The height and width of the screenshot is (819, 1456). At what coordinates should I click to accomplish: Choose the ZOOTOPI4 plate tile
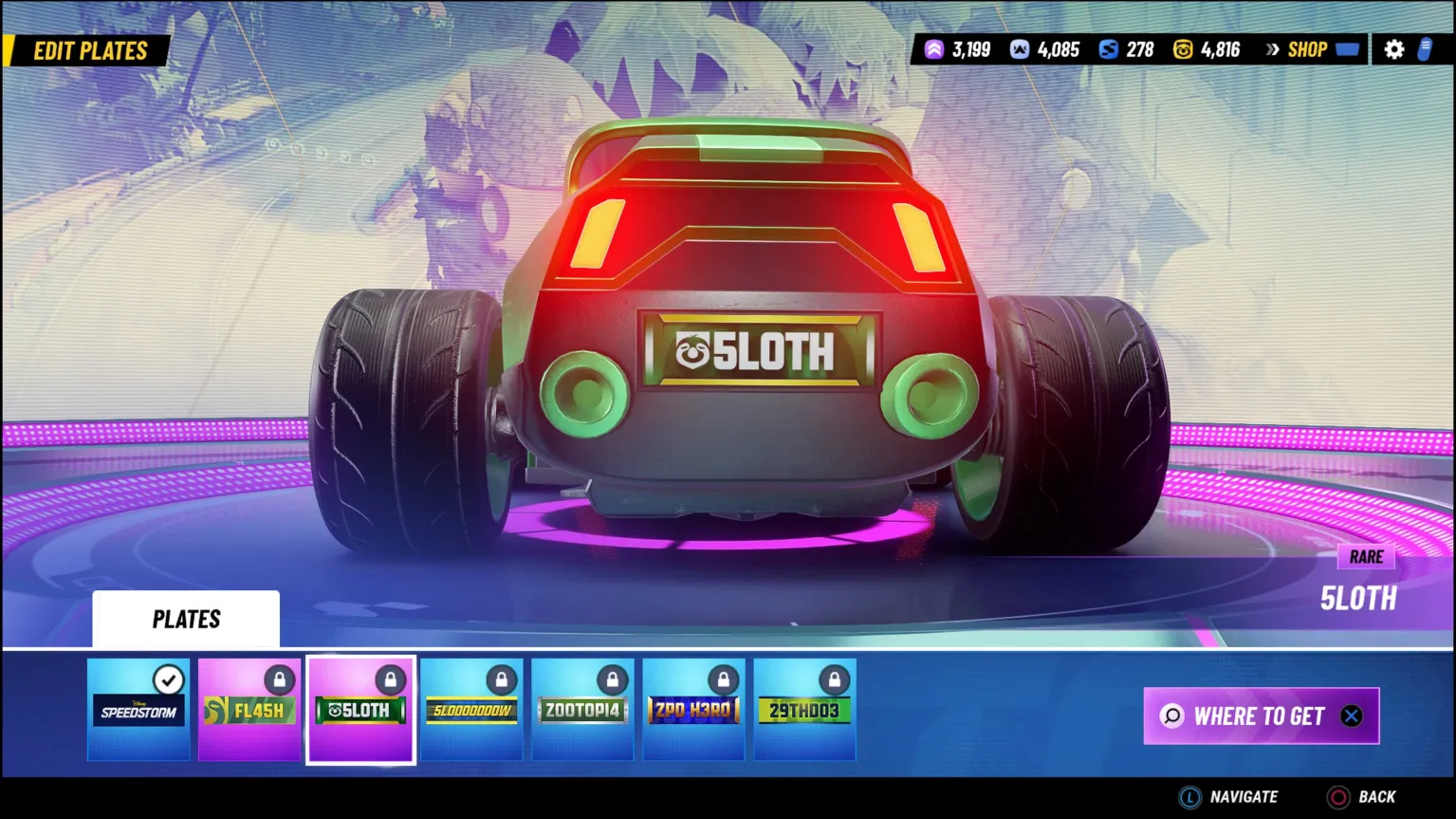tap(582, 710)
